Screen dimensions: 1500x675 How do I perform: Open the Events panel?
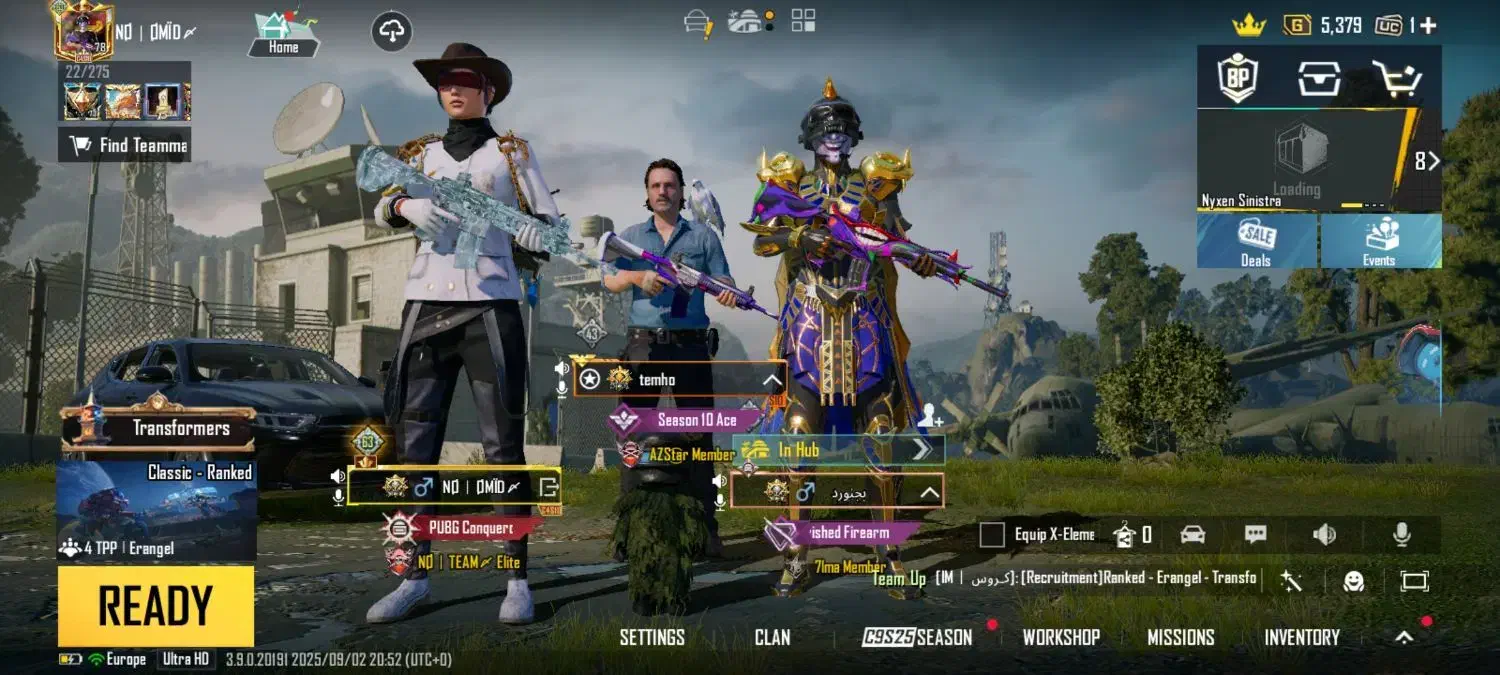click(x=1379, y=242)
